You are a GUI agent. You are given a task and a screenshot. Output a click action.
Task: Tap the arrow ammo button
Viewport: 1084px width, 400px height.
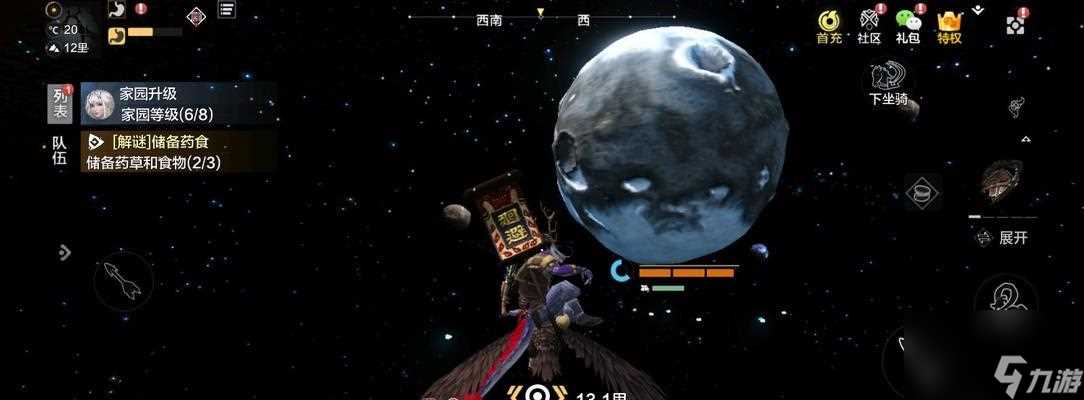coord(124,282)
